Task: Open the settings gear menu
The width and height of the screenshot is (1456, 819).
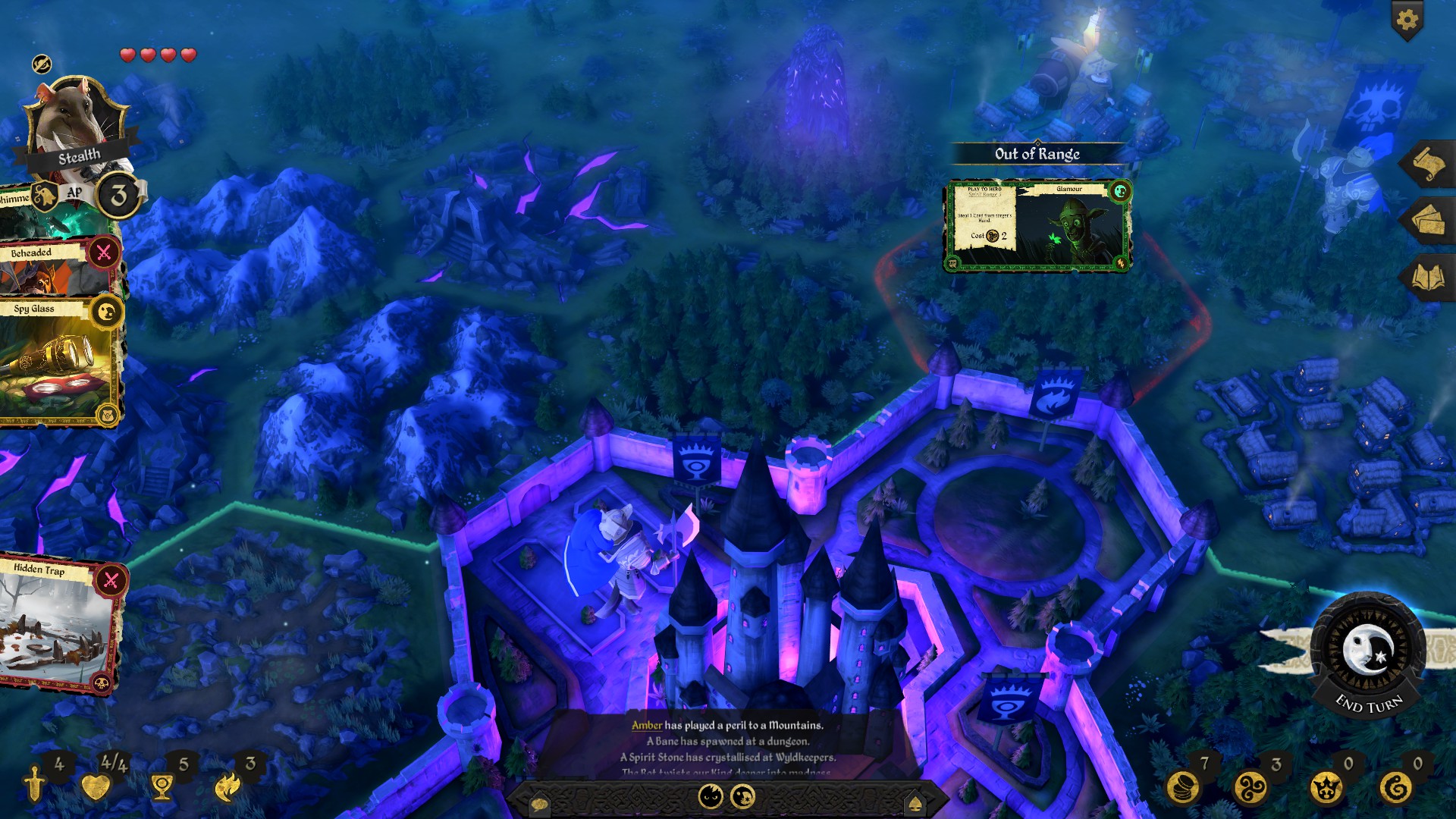Action: tap(1407, 20)
